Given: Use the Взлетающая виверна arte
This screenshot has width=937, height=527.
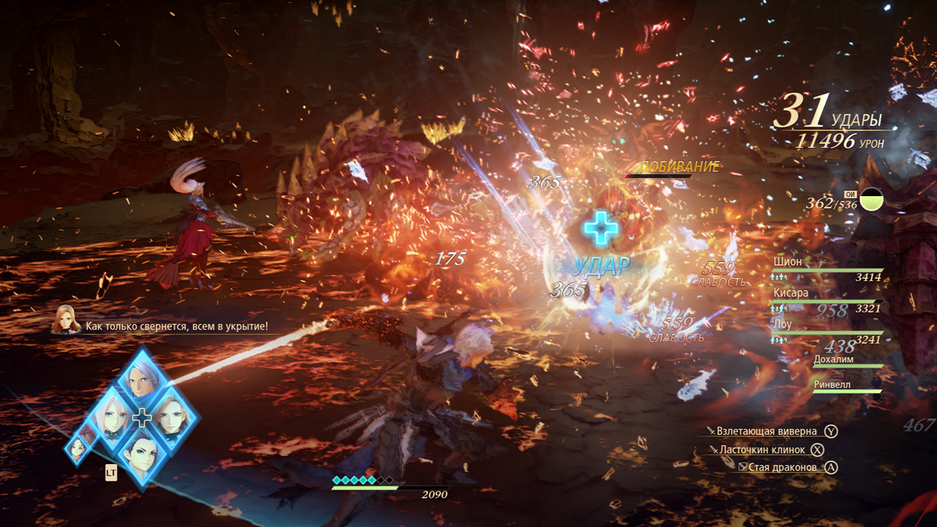Looking at the screenshot, I should point(768,431).
